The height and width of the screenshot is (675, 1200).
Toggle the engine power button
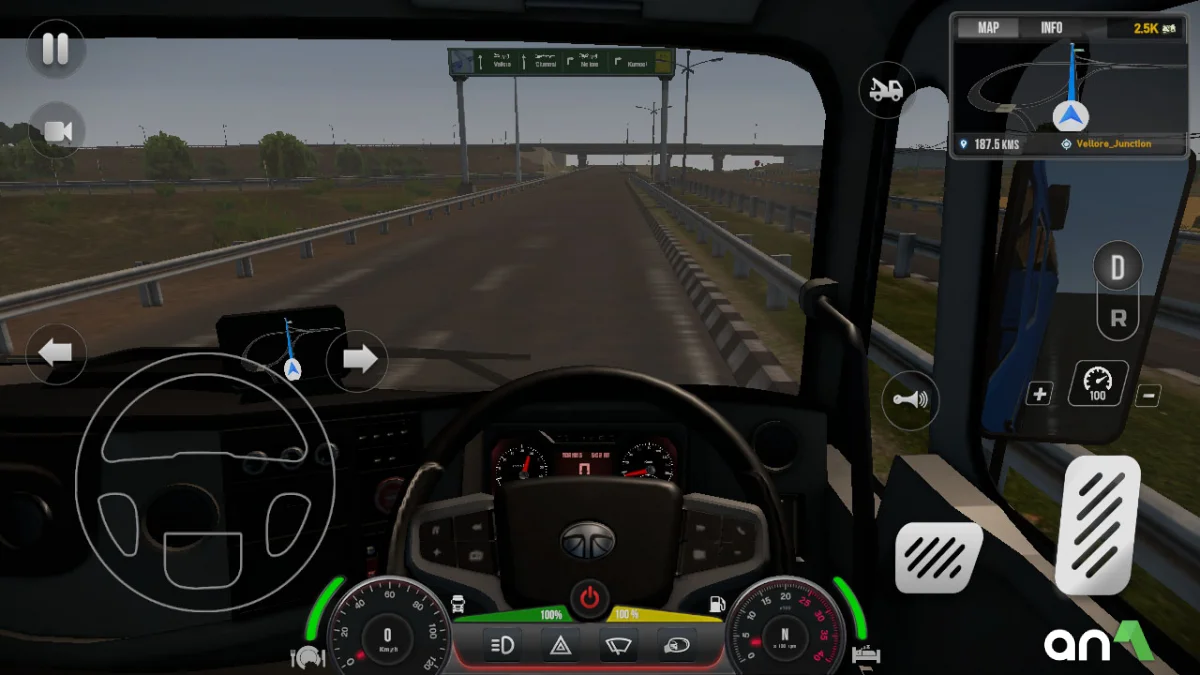[x=590, y=599]
